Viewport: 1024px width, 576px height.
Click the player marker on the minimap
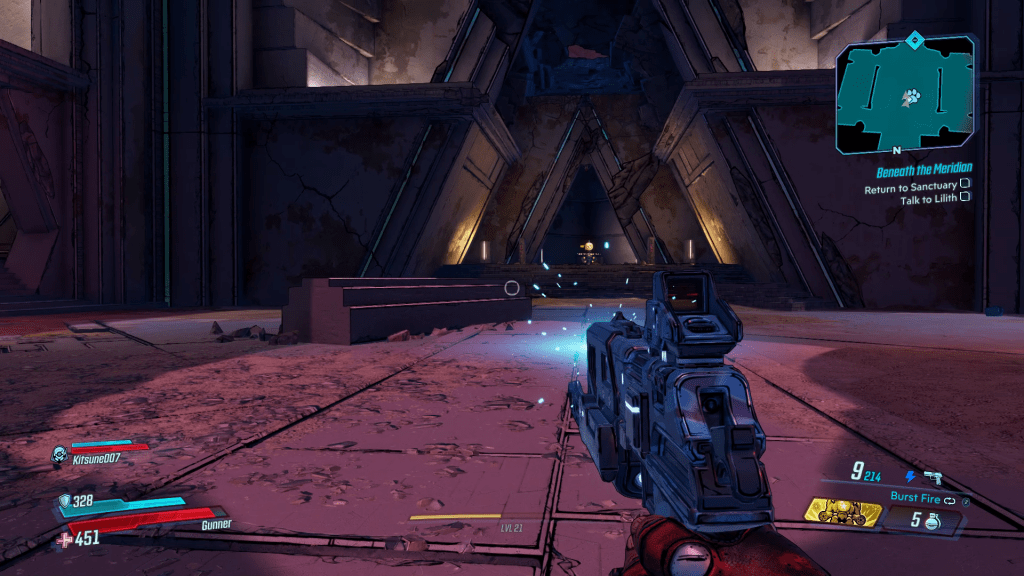pos(910,97)
